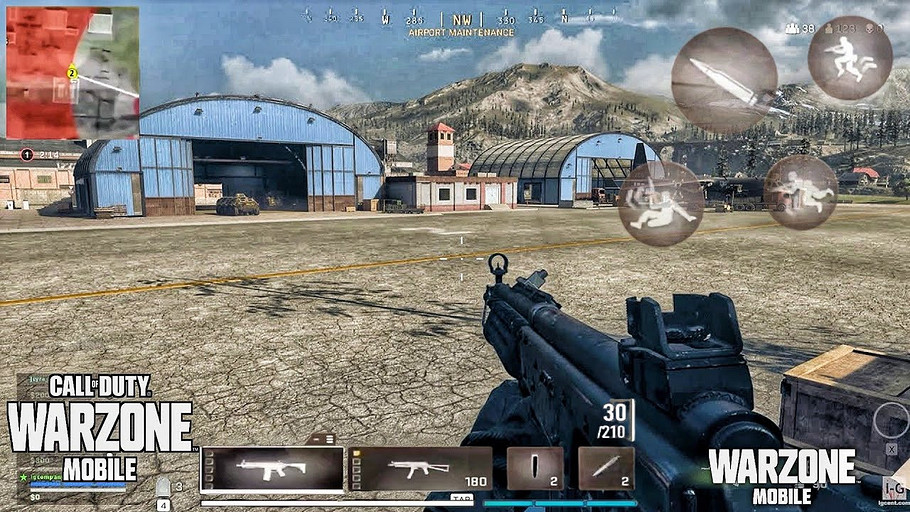Tap the jump action button
The image size is (910, 512).
[x=849, y=58]
